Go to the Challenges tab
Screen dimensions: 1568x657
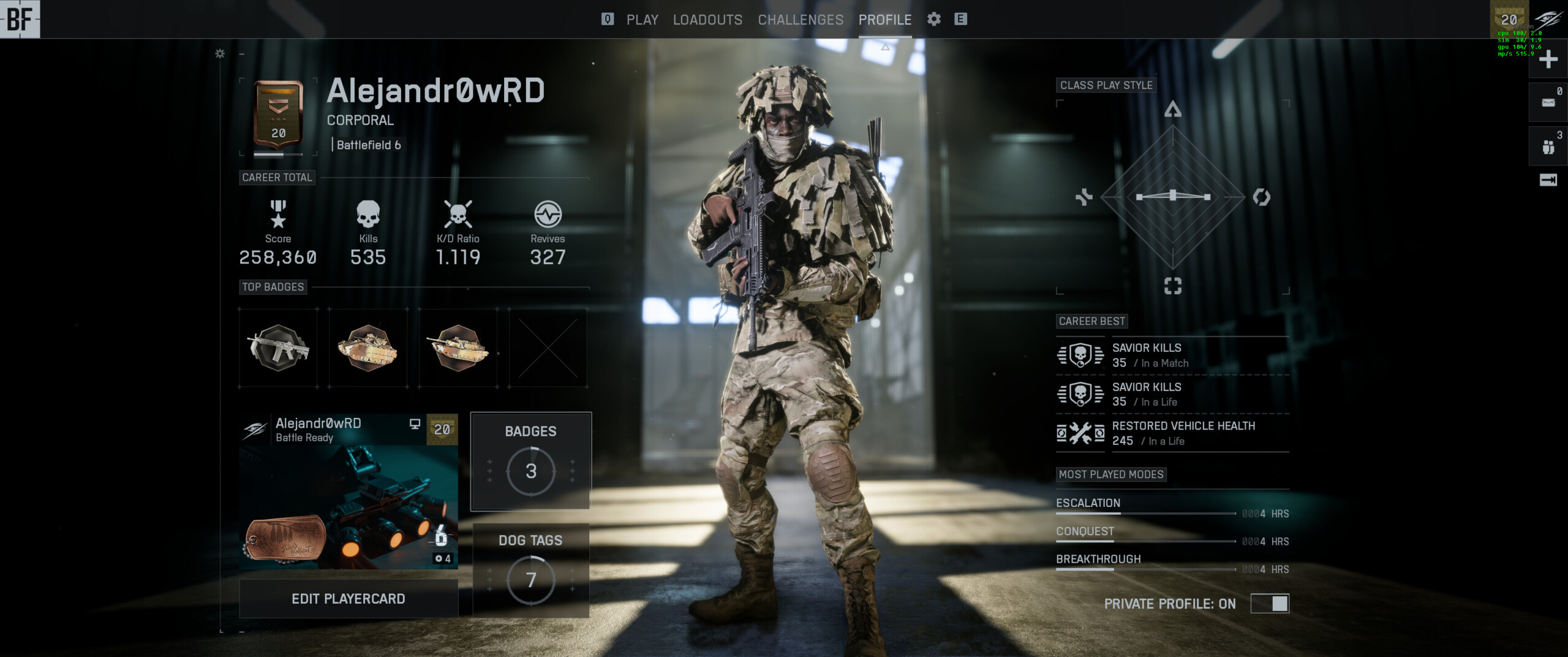coord(801,20)
